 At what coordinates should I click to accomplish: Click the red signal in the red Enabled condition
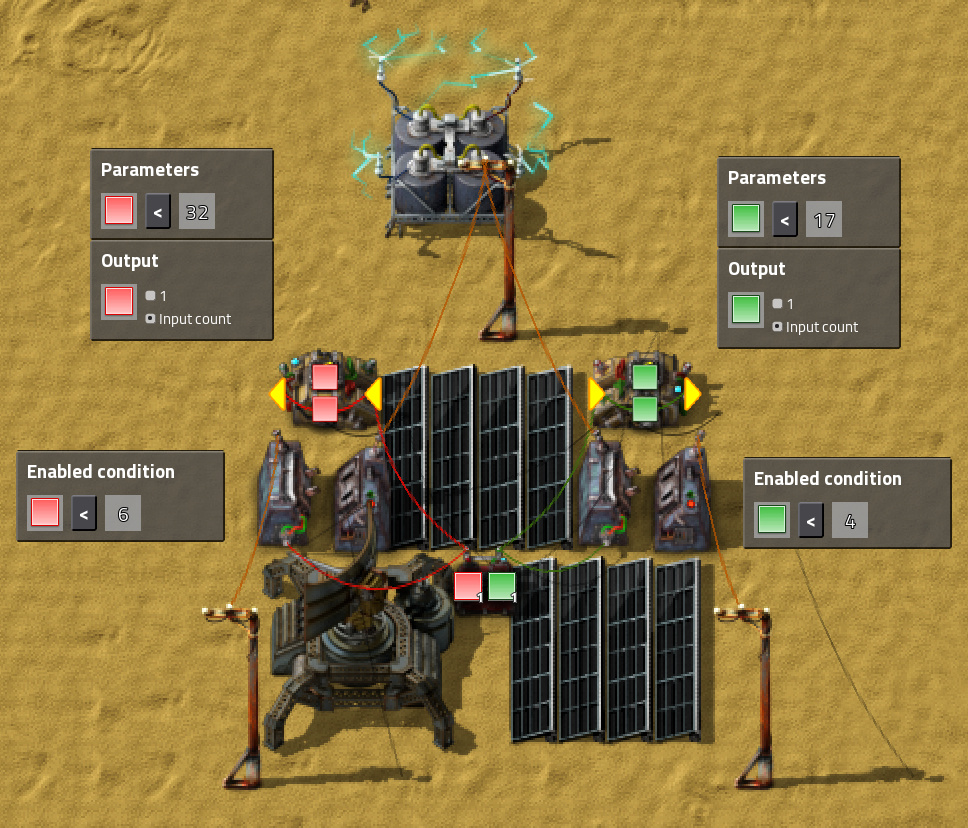coord(45,513)
